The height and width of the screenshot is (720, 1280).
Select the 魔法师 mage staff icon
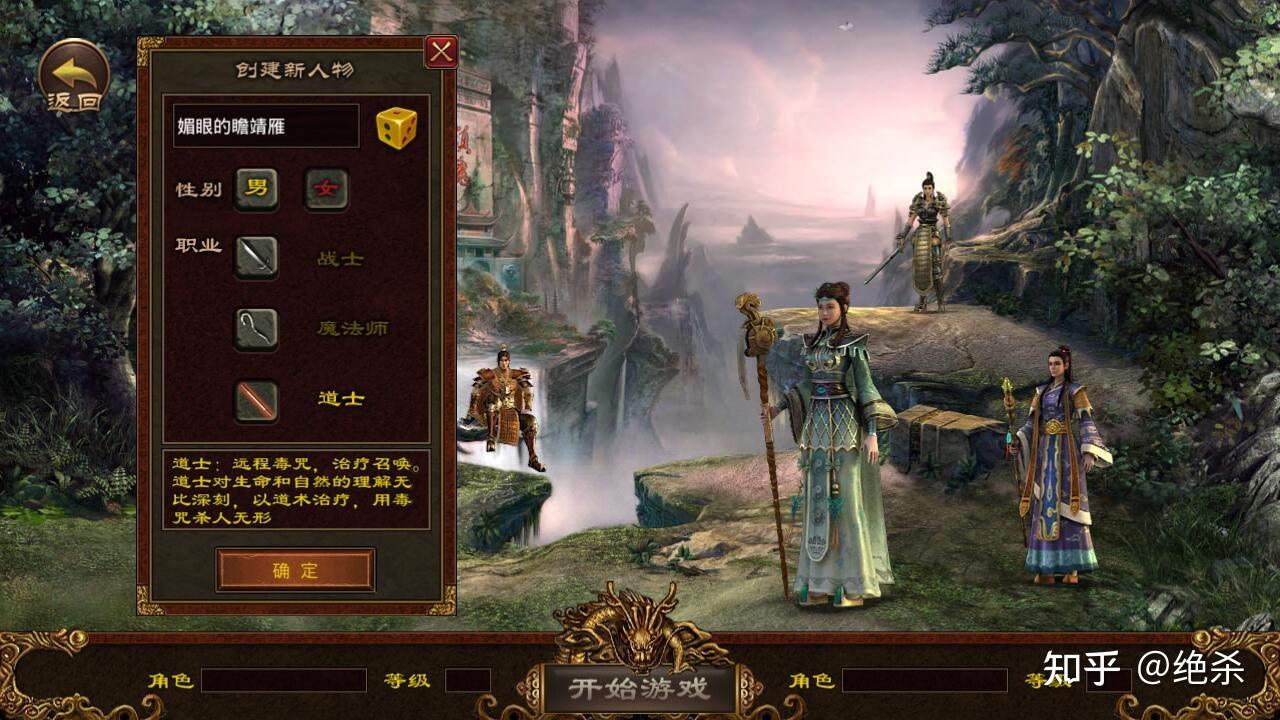256,328
